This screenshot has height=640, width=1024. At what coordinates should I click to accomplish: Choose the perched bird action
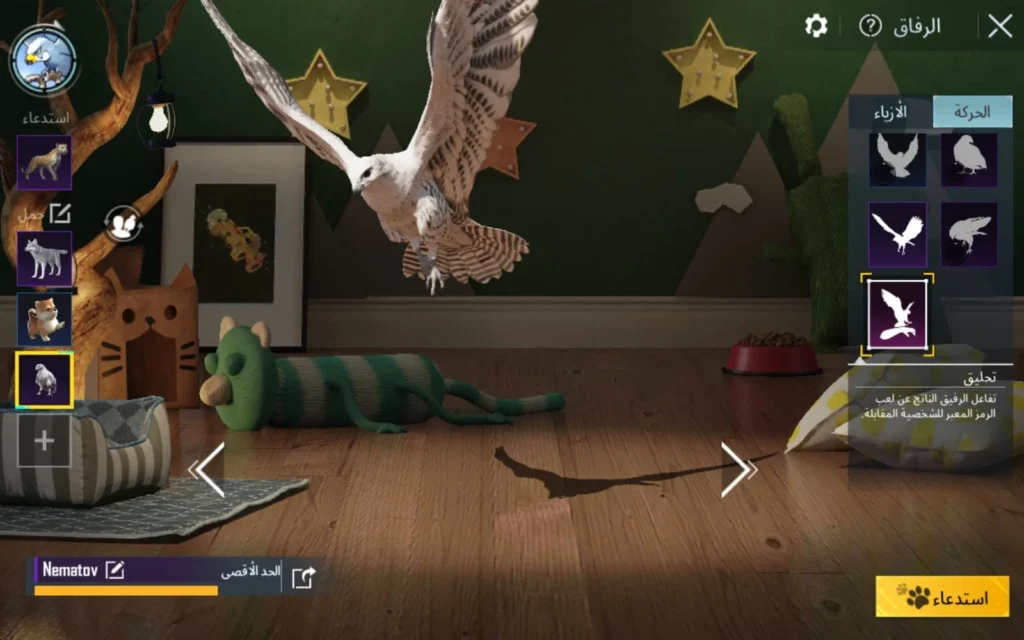coord(969,157)
